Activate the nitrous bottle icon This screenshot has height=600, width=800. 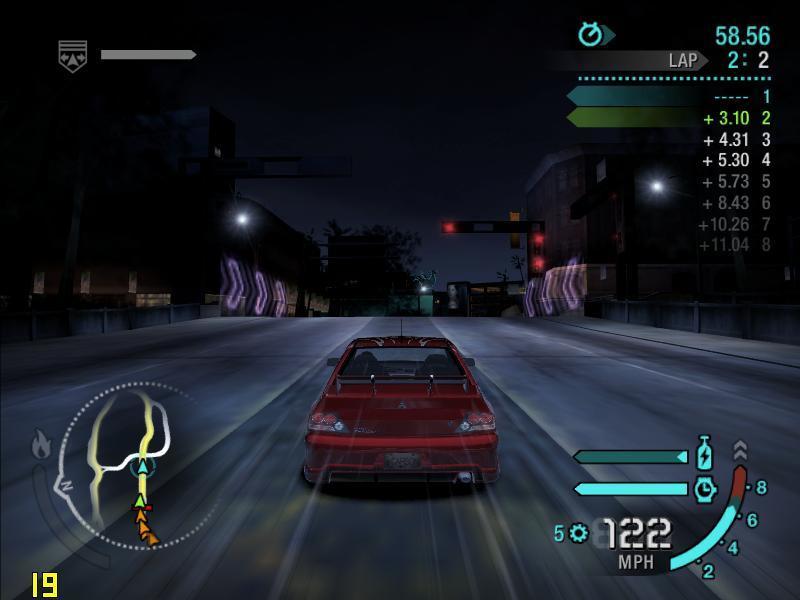[x=704, y=455]
